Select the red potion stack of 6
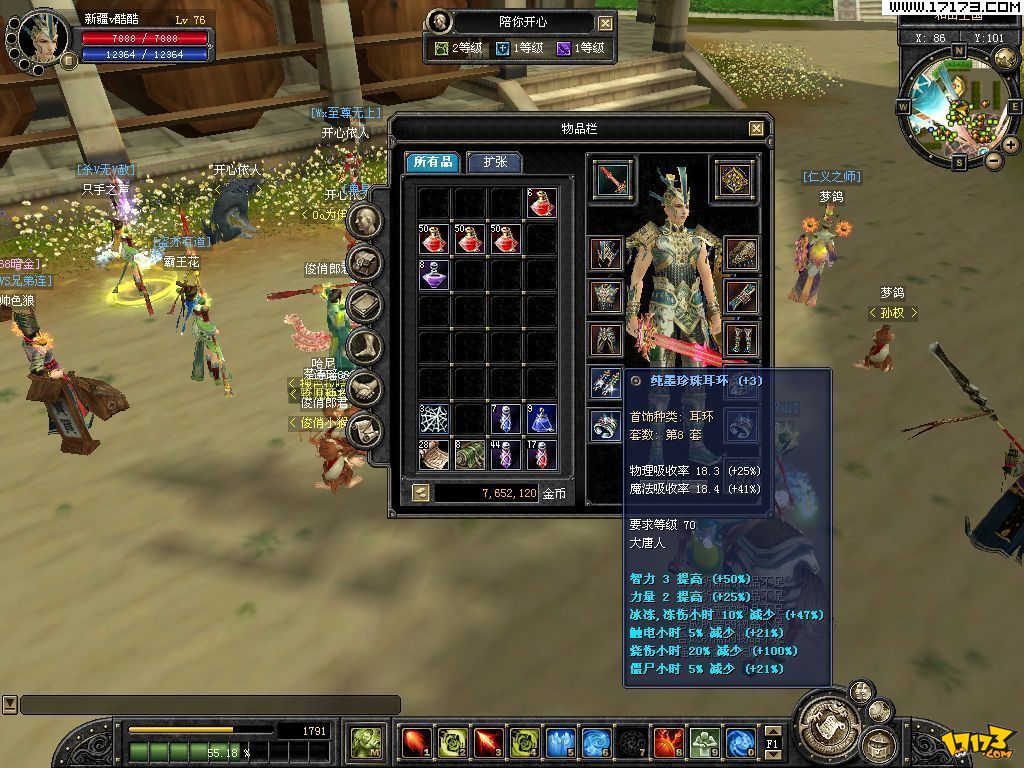This screenshot has width=1024, height=768. click(542, 203)
